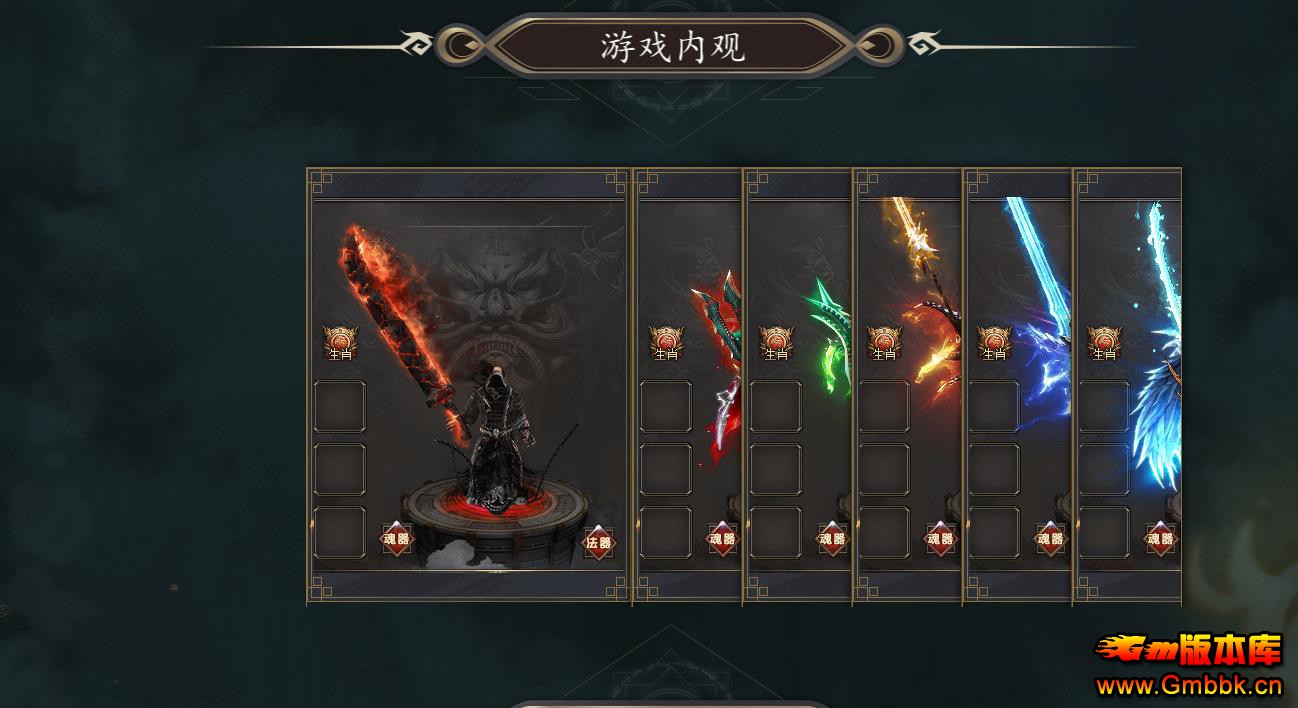Open 魂器 in the blue lightning sword panel
1298x708 pixels.
[x=1050, y=539]
